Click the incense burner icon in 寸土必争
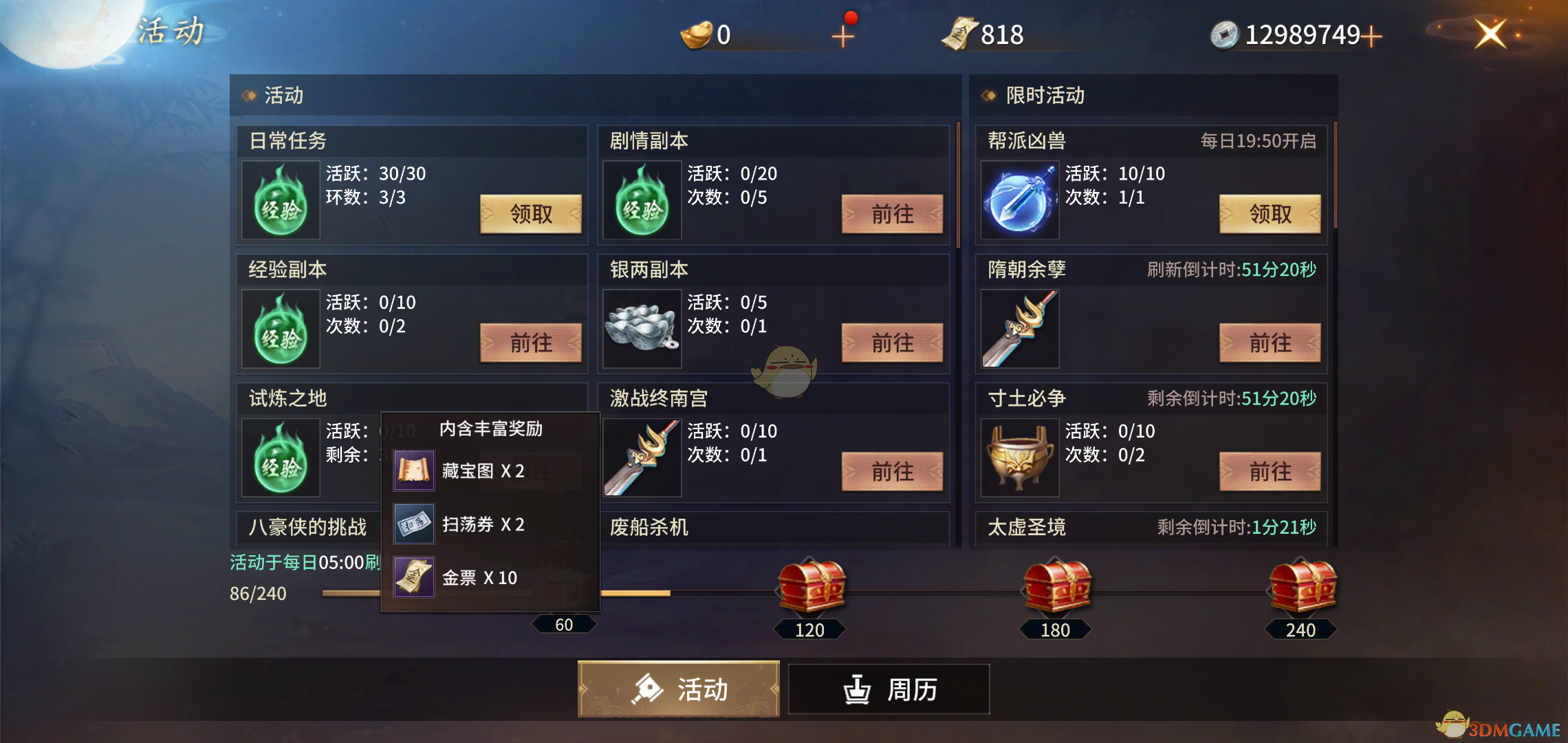 [x=1019, y=457]
